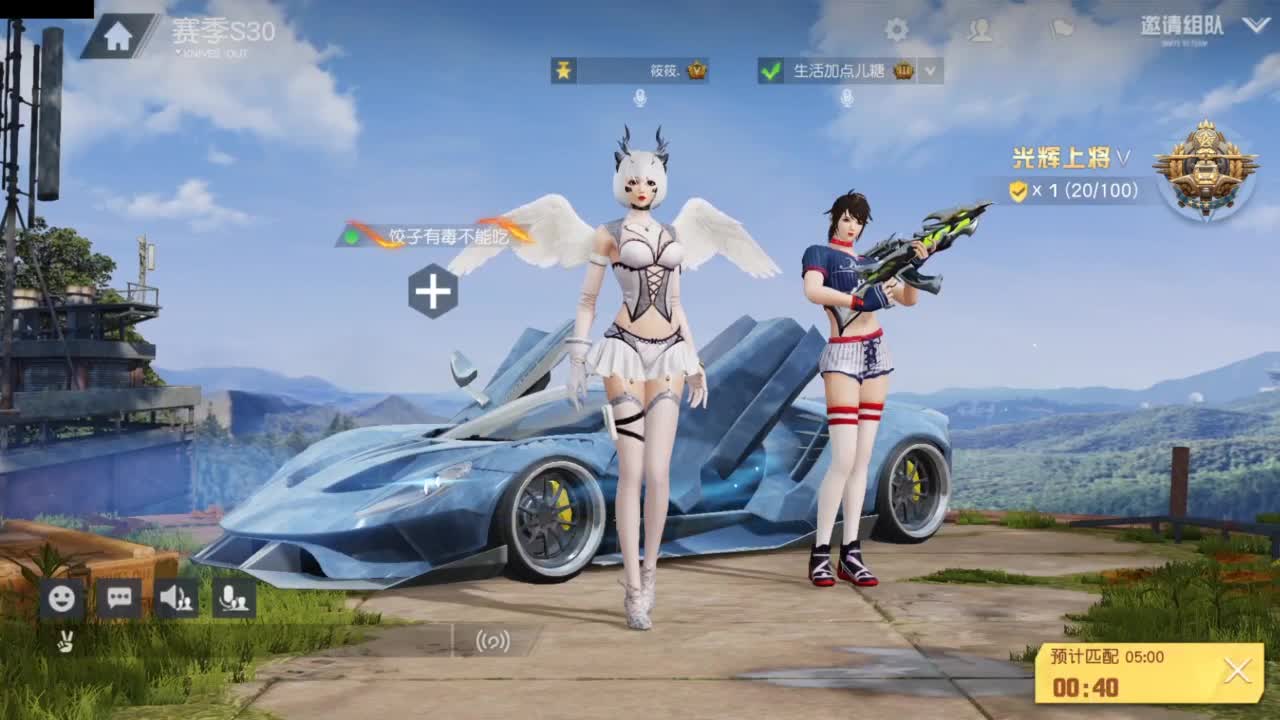Expand the top-right downward chevron arrow
Screen dimensions: 1280x720
click(1255, 25)
